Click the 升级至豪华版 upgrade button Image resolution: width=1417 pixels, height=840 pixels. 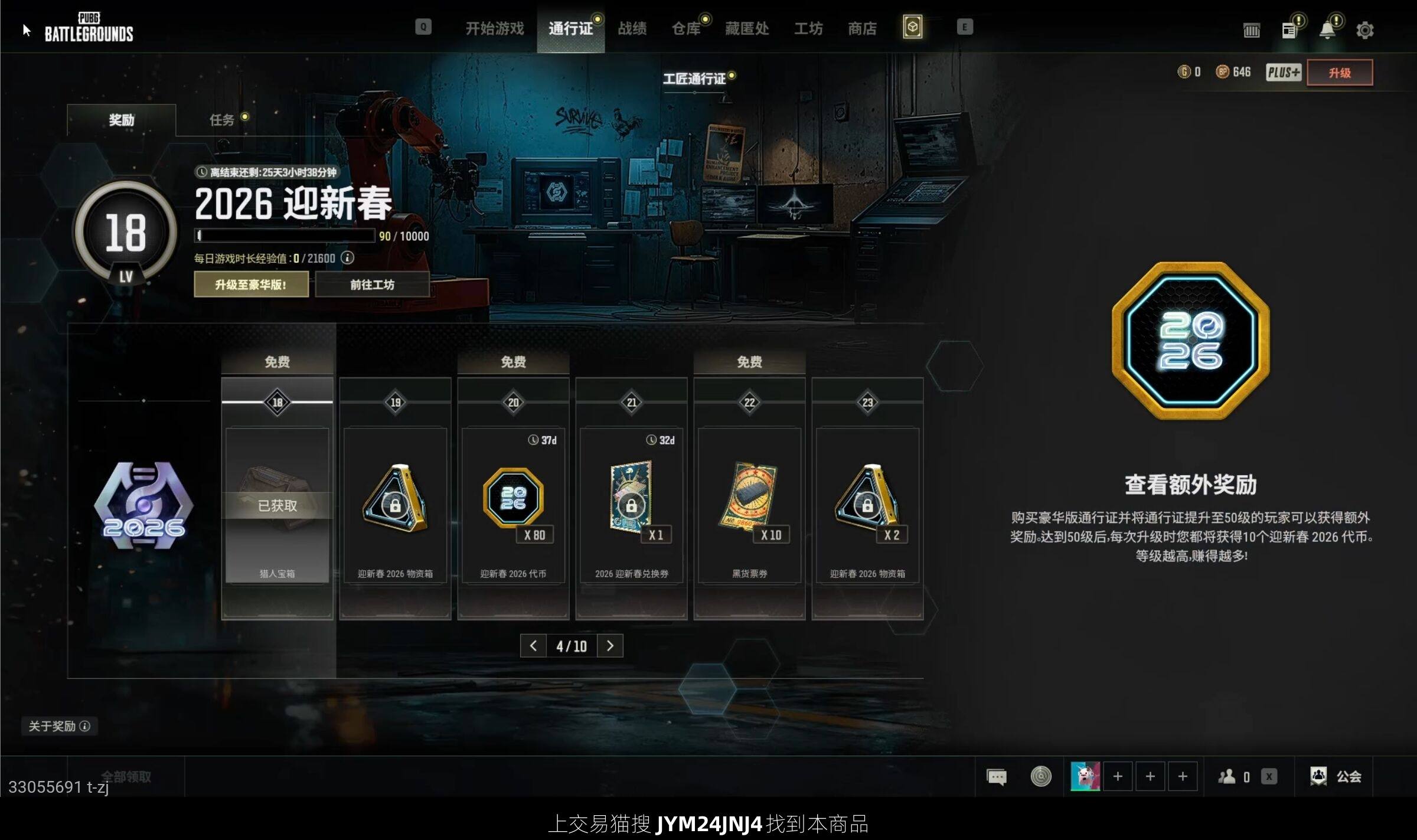[251, 285]
